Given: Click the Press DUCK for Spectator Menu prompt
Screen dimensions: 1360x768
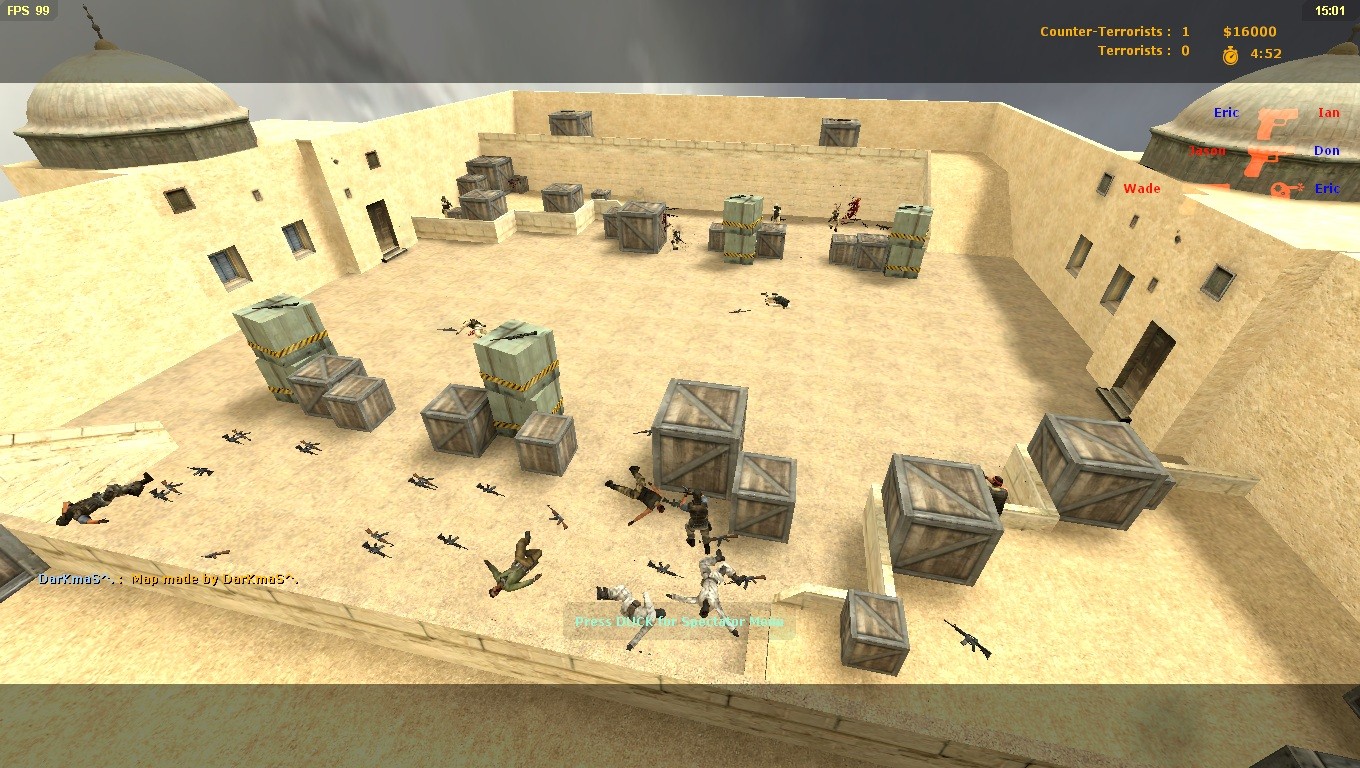Looking at the screenshot, I should pos(677,620).
